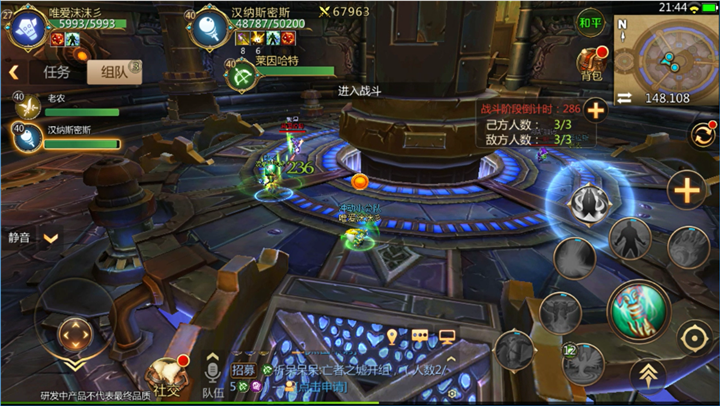Open the speech bubble chat icon
Viewport: 720px width, 406px height.
coord(420,336)
